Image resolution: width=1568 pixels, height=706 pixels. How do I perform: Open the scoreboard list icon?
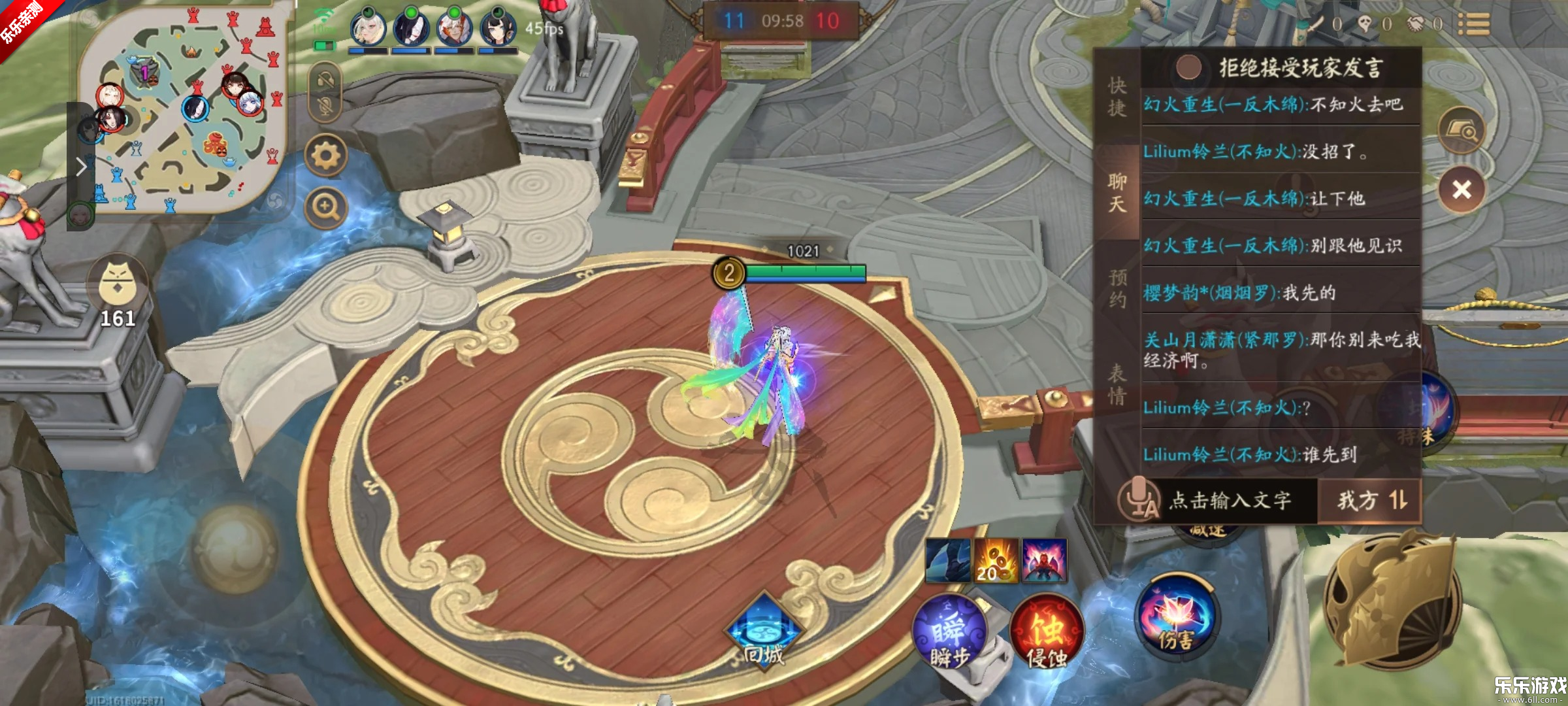pyautogui.click(x=1473, y=24)
